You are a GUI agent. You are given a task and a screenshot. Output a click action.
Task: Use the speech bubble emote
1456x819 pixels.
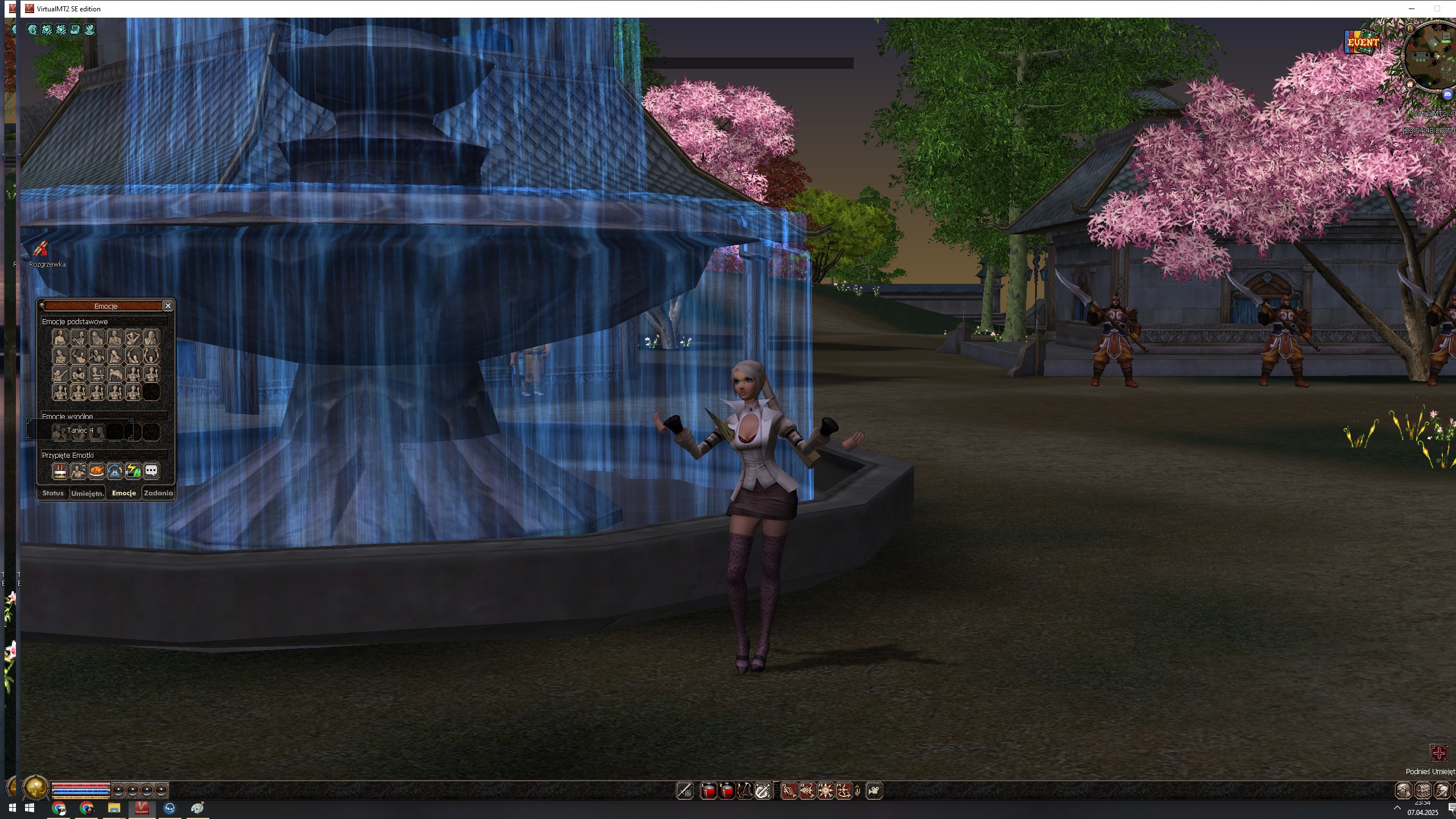point(151,471)
